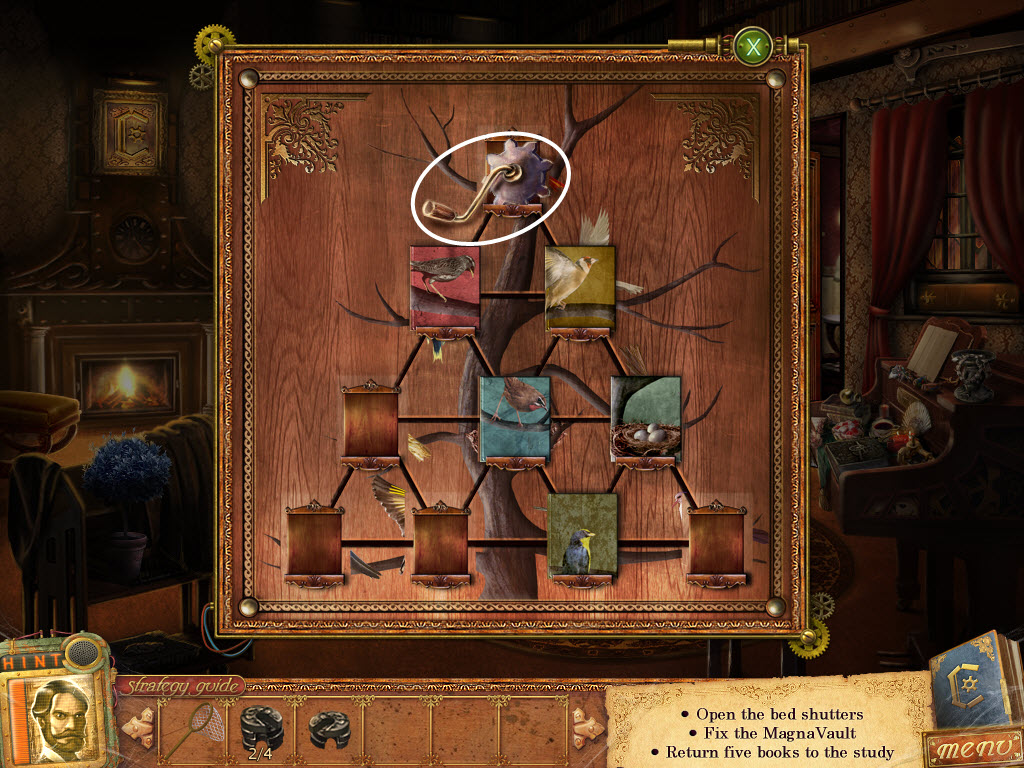Pick the 2/4 black gear piece item
This screenshot has height=768, width=1024.
[x=262, y=729]
